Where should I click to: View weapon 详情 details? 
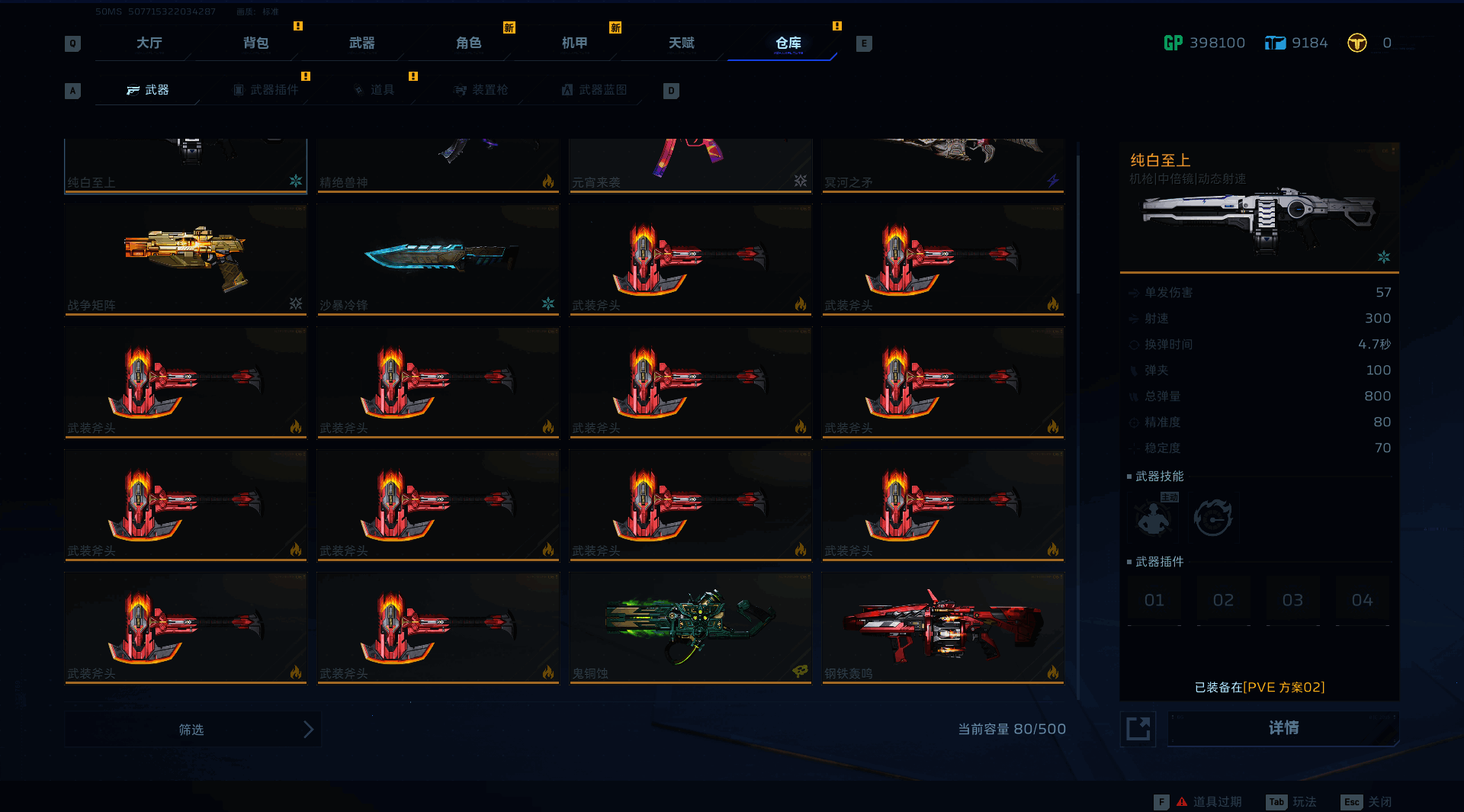click(1283, 729)
